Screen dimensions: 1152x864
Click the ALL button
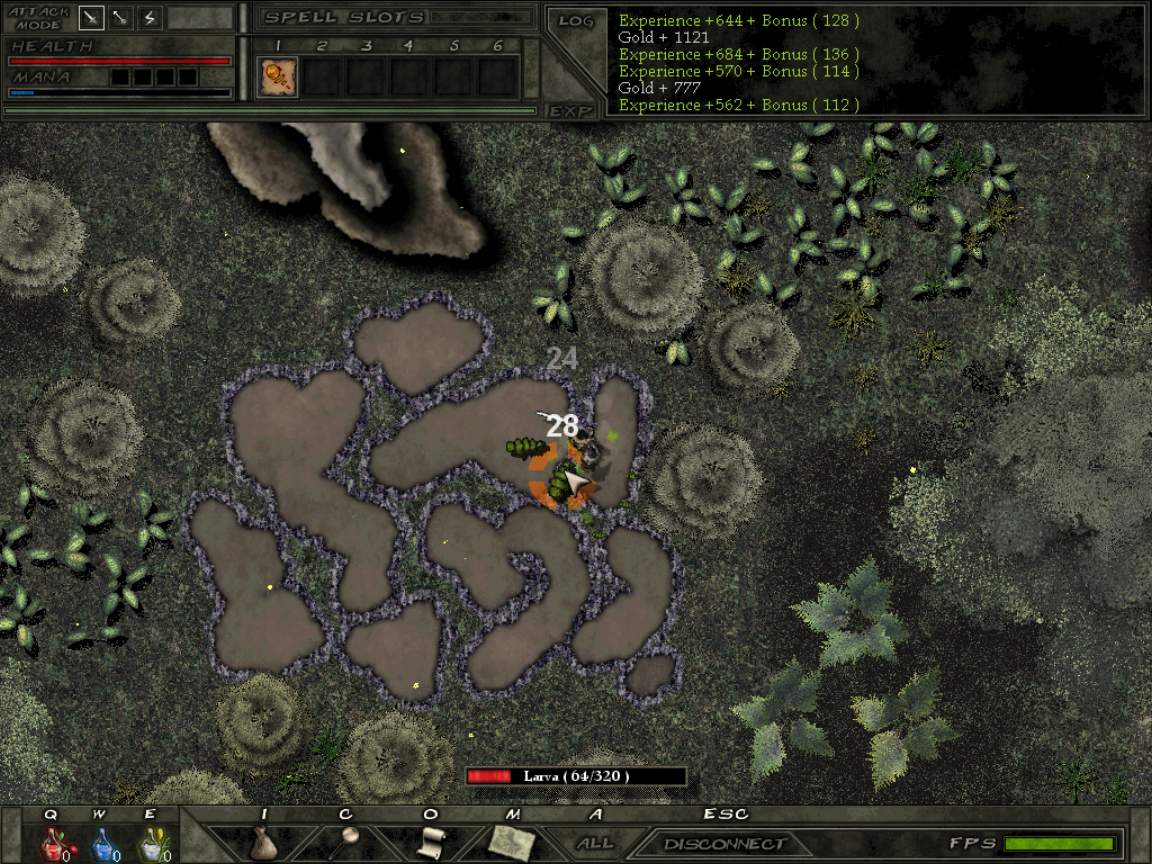click(595, 843)
